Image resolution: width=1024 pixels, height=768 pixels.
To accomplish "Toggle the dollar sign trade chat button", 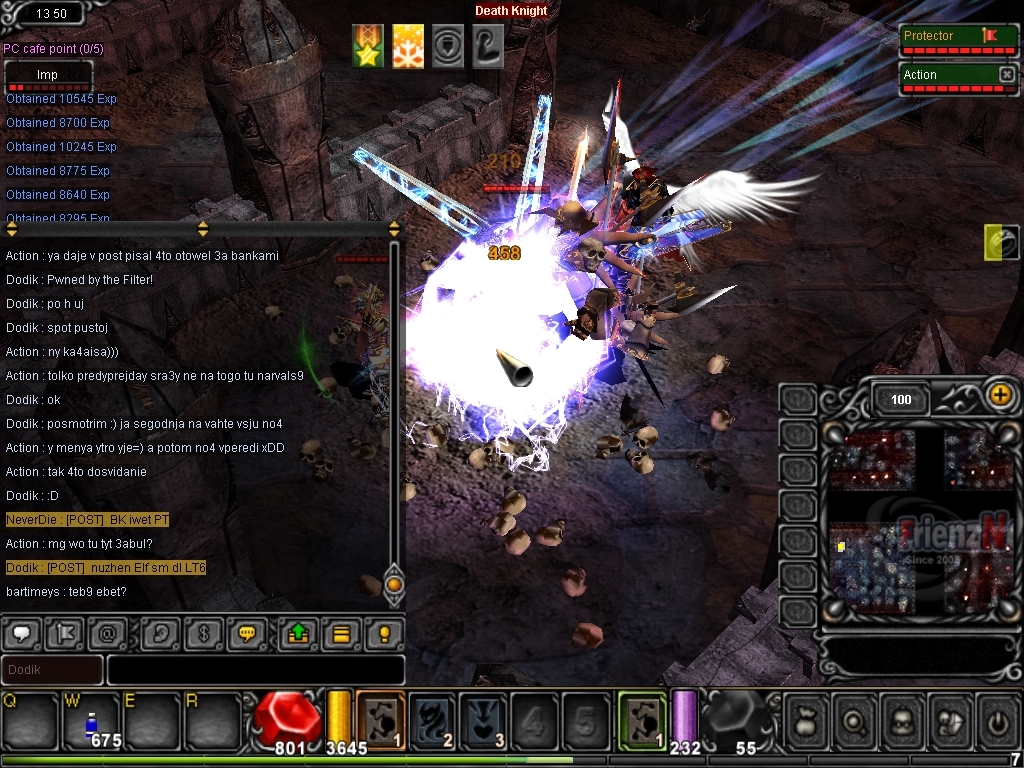I will [202, 633].
